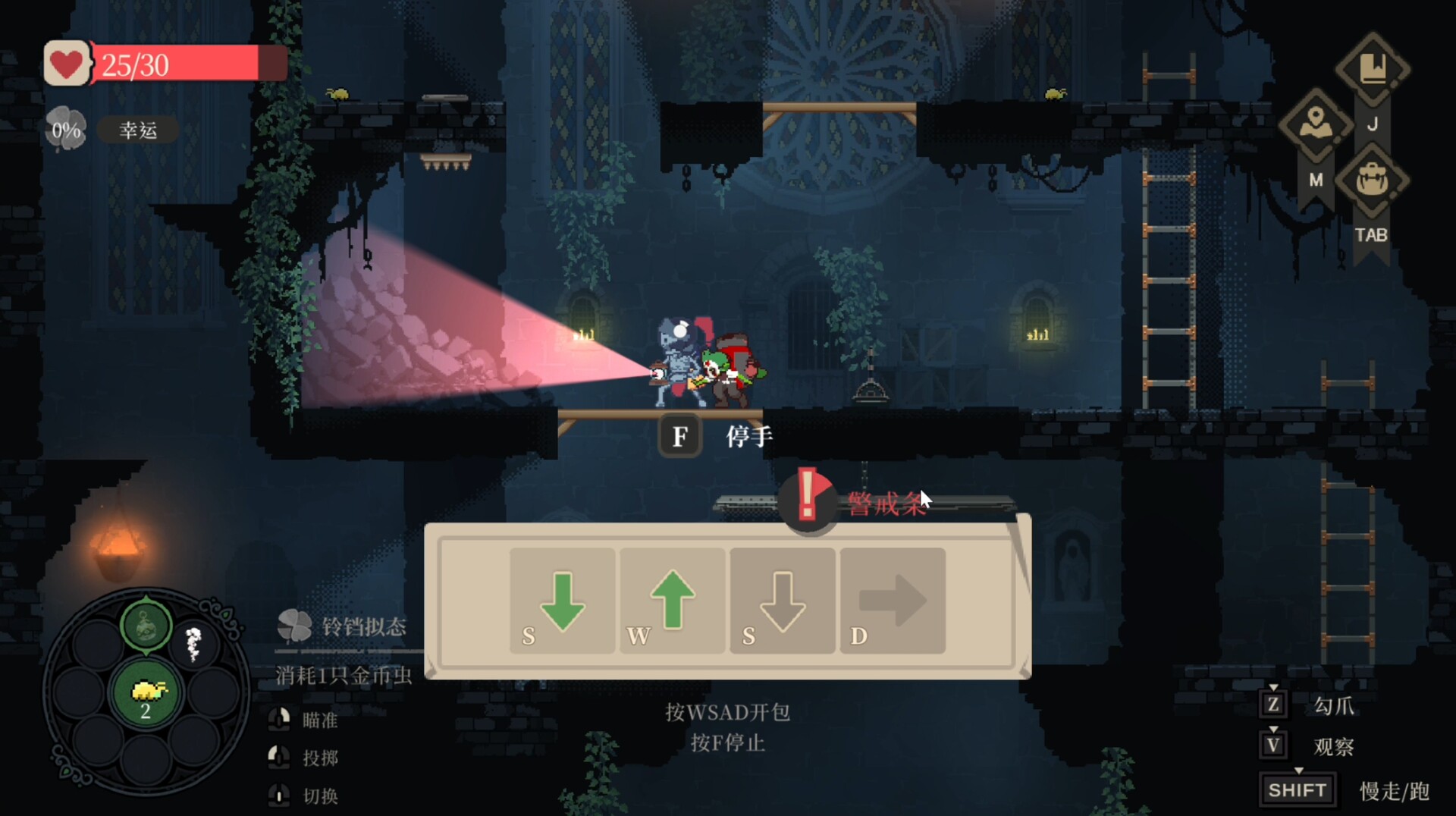
Task: Click the grey down arrow S tile
Action: click(x=782, y=601)
